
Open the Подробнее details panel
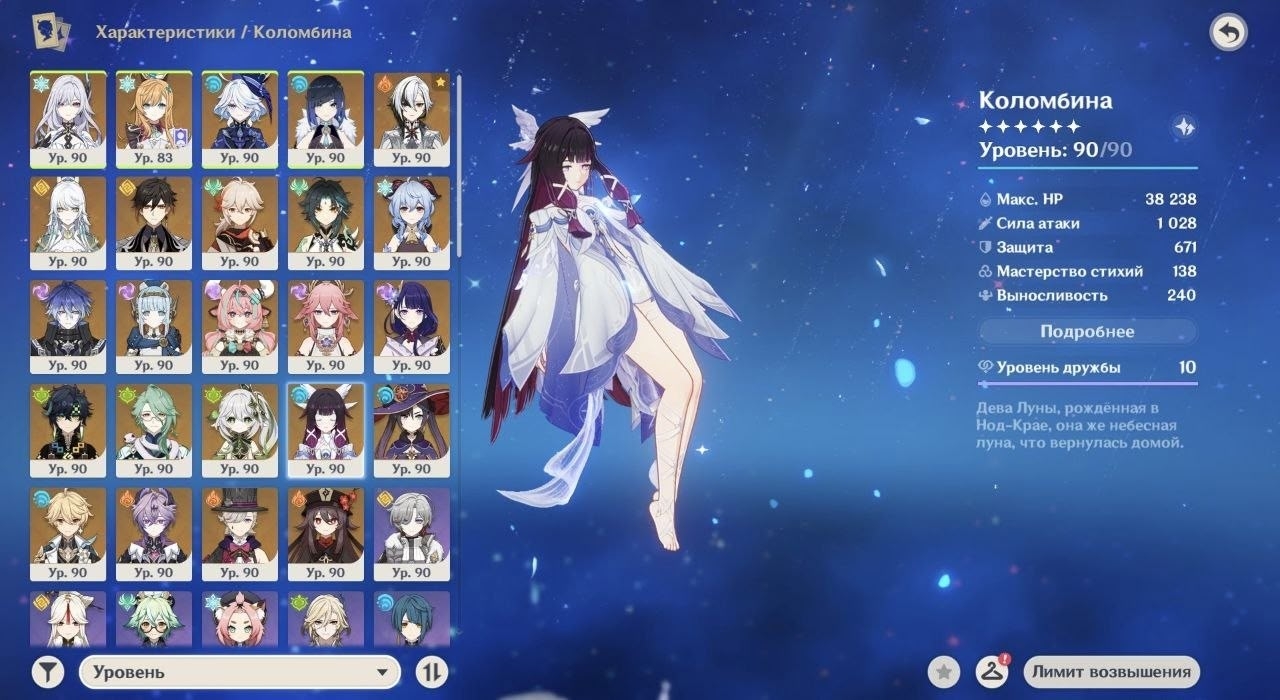1087,331
